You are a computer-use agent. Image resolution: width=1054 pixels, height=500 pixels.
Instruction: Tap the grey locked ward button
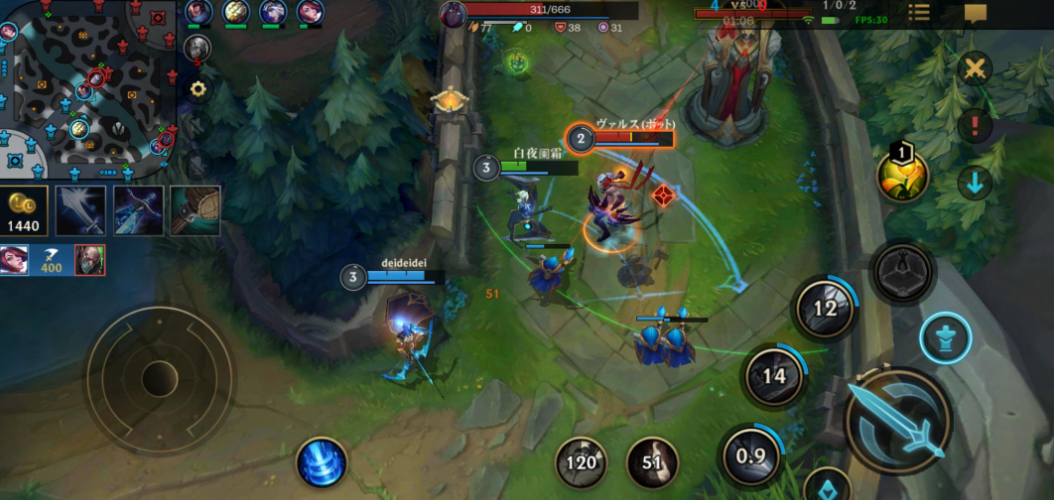903,271
